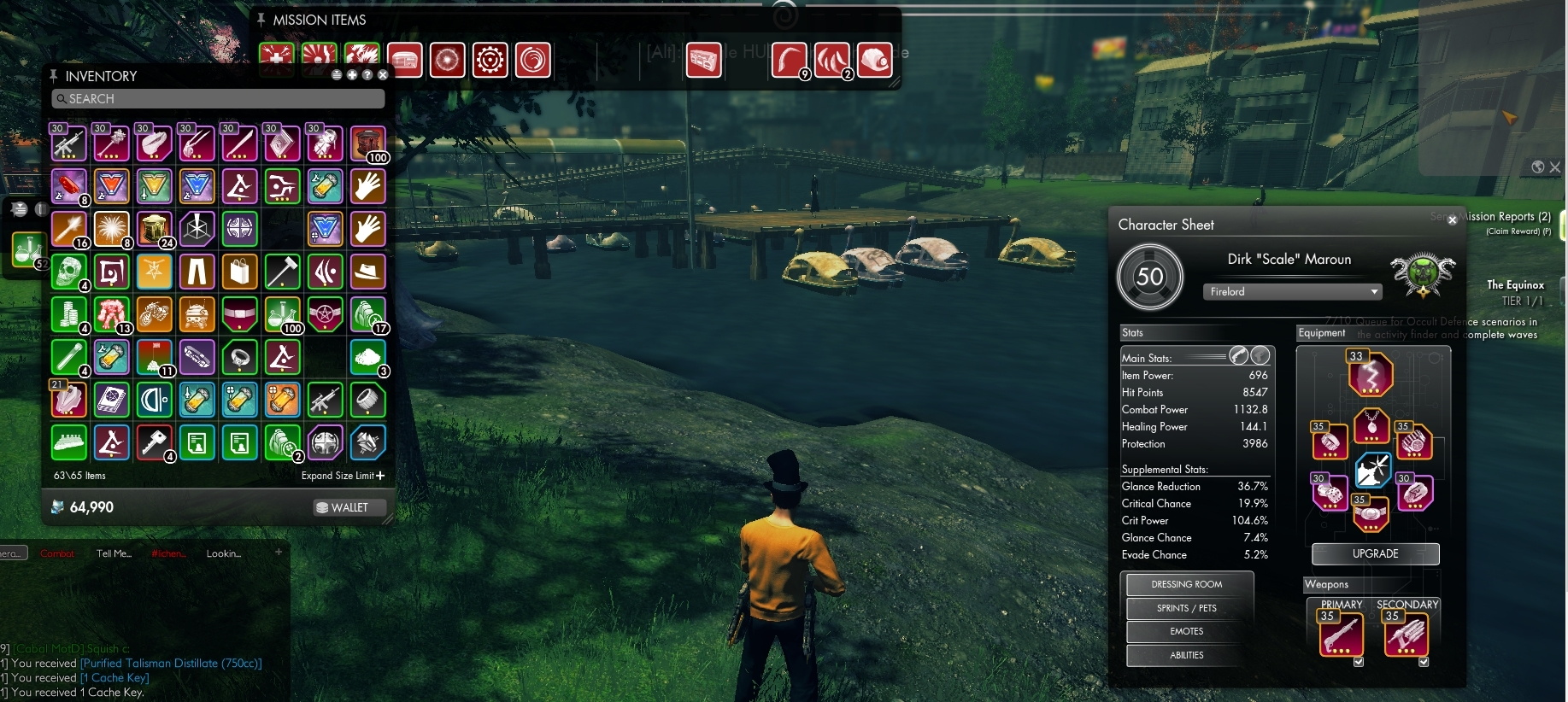Pick the white trousers clothing item
Image resolution: width=1568 pixels, height=702 pixels.
(197, 272)
